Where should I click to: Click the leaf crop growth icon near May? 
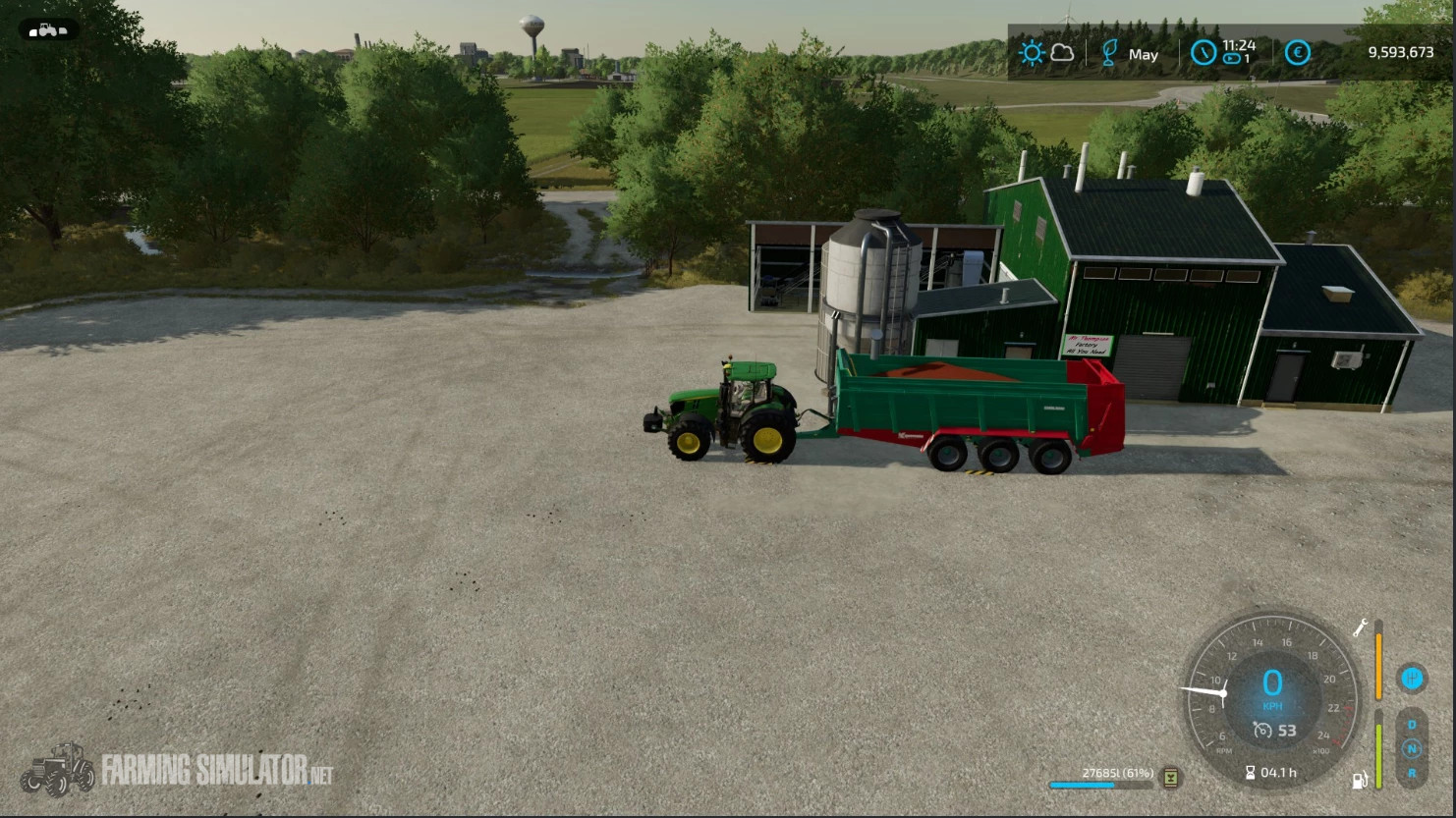click(x=1109, y=53)
